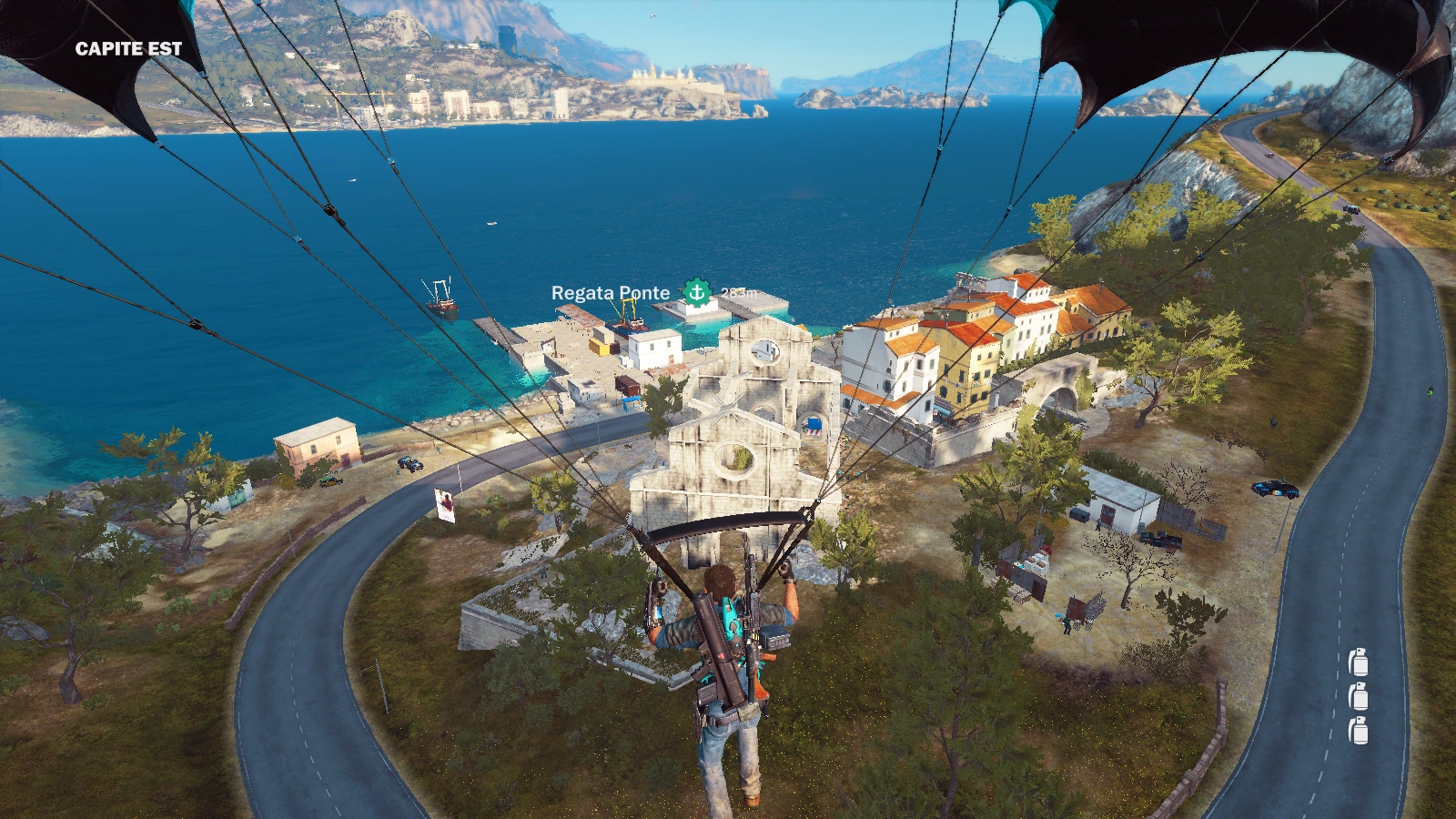Select the Regata Ponte anchor marker
The height and width of the screenshot is (819, 1456).
point(696,292)
